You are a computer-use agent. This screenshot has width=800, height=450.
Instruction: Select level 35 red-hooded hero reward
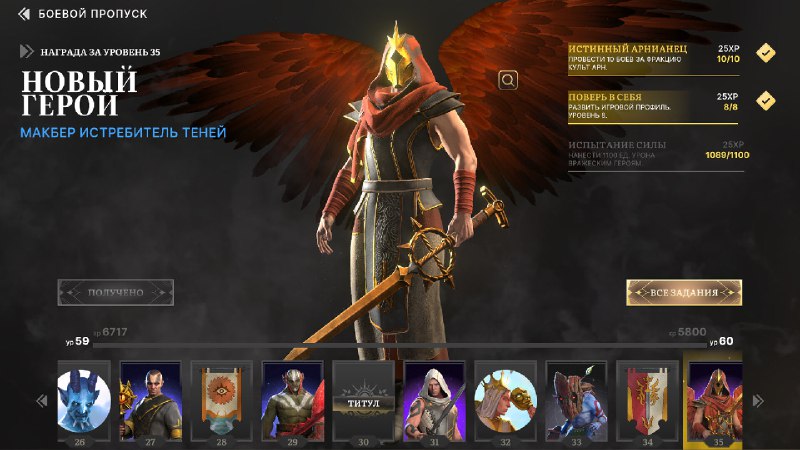click(719, 398)
